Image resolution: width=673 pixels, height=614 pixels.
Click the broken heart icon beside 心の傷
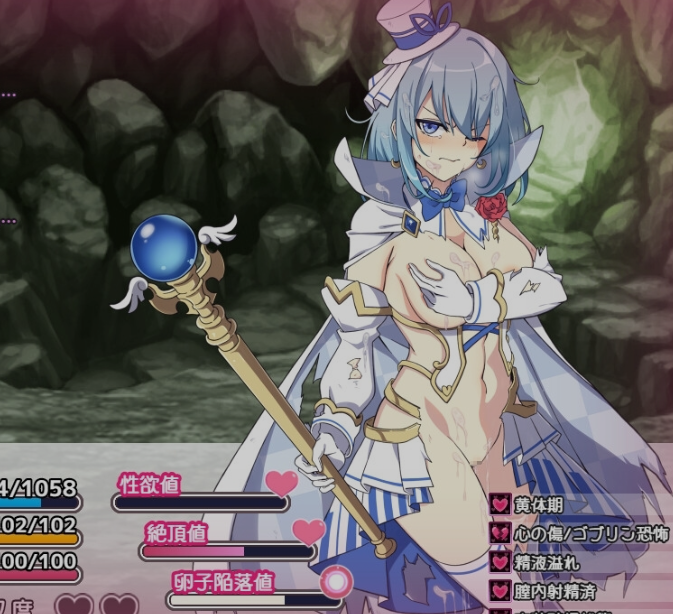click(x=500, y=533)
